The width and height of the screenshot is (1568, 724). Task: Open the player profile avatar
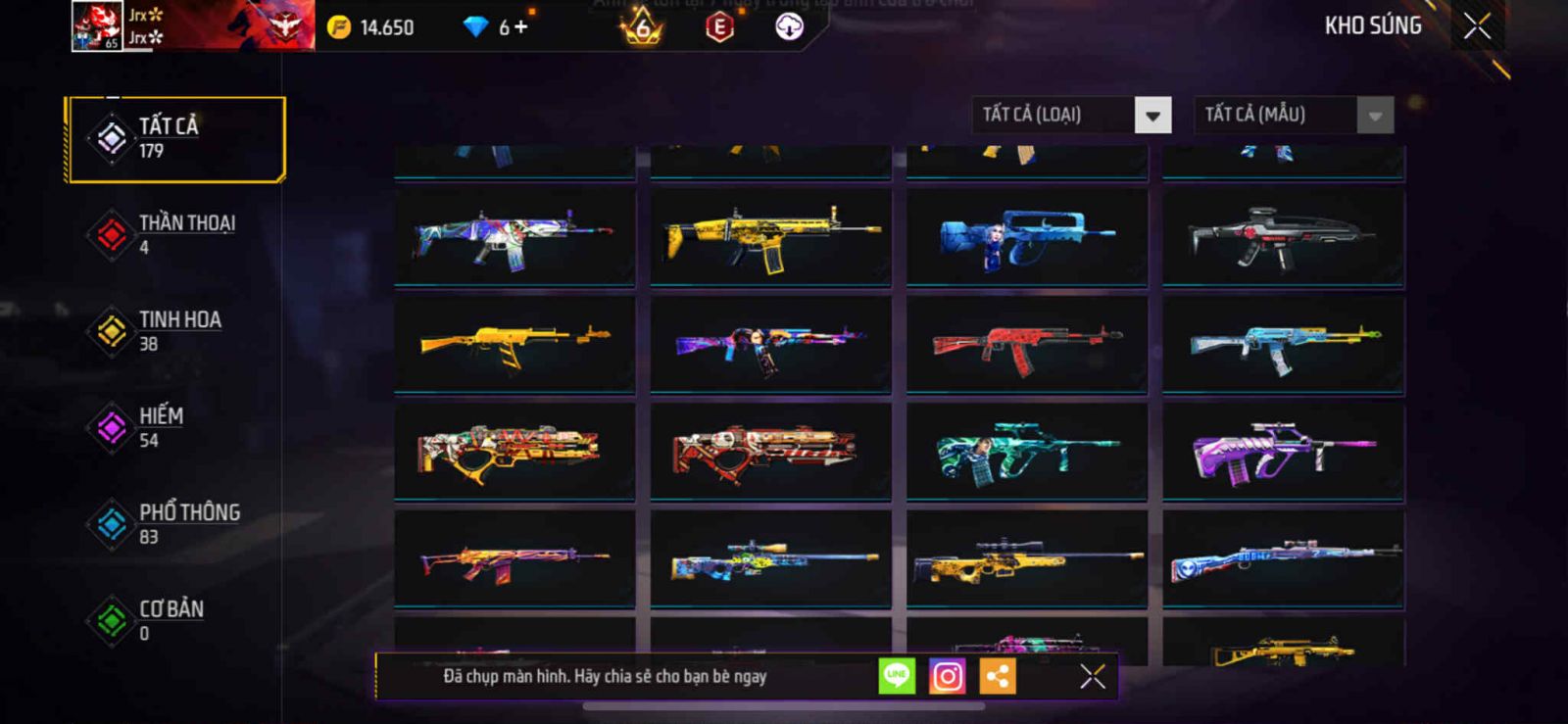point(97,25)
